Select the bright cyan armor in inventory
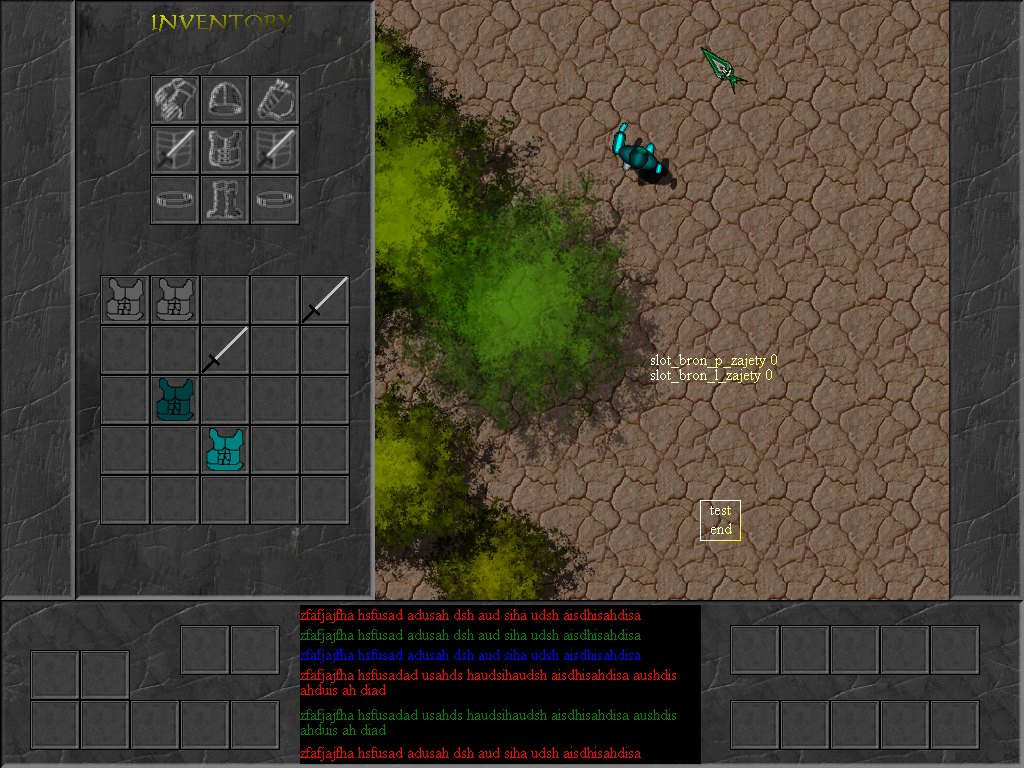 [x=225, y=449]
